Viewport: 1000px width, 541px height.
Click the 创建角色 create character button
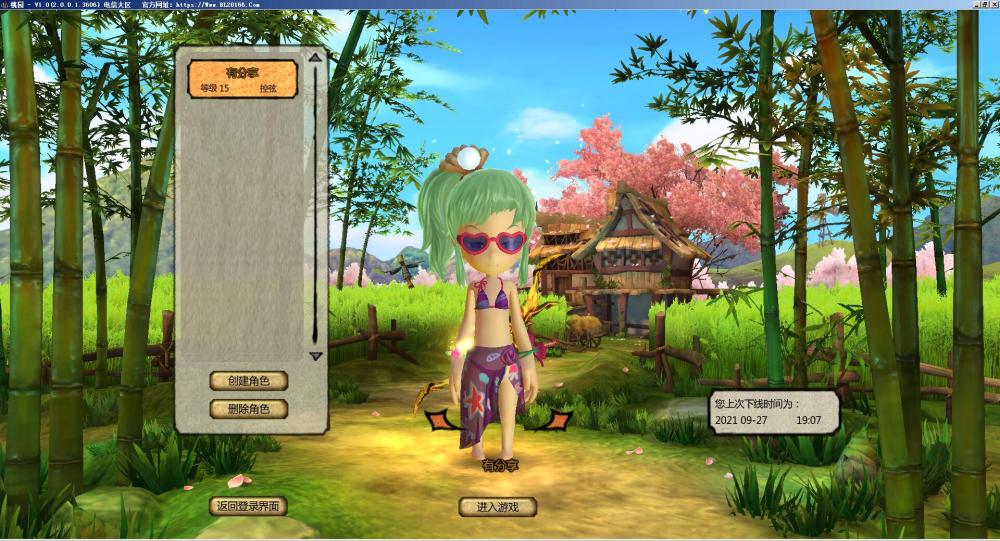tap(248, 381)
